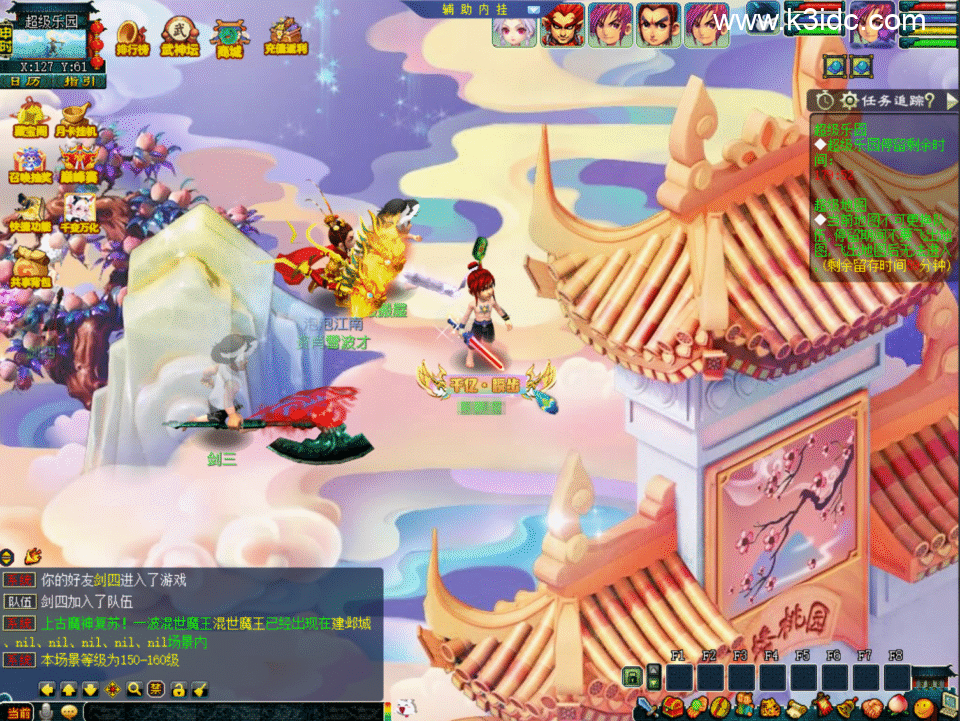Clear chat with the broom button
Viewport: 960px width, 721px height.
[x=200, y=689]
